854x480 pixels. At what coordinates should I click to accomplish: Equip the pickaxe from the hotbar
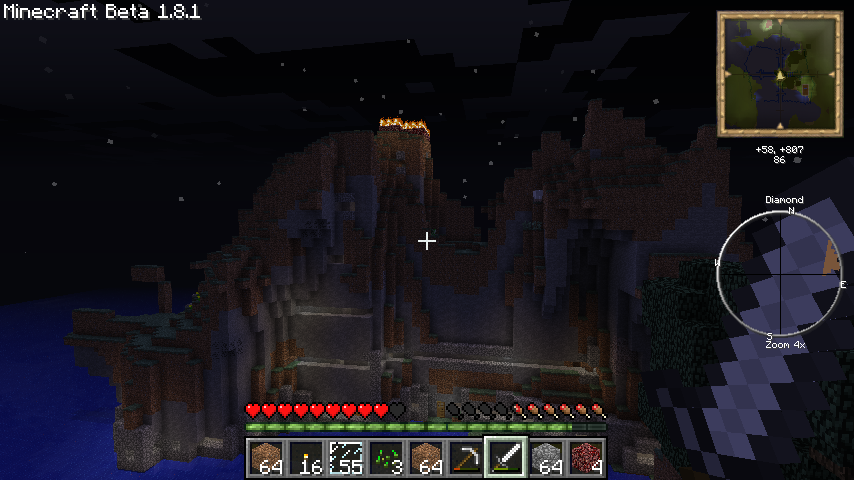(x=466, y=458)
